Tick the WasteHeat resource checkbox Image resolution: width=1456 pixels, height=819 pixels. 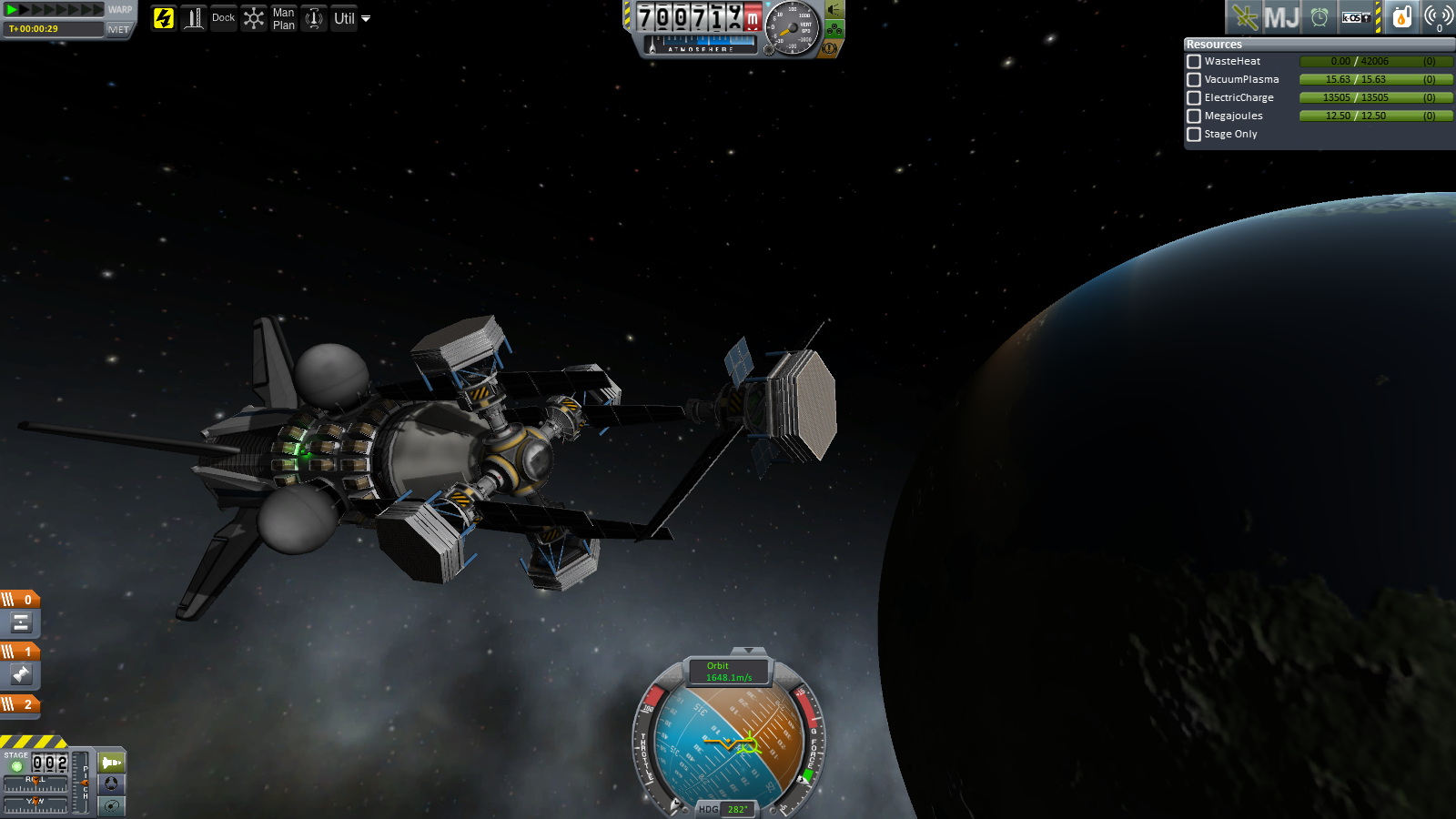point(1194,62)
